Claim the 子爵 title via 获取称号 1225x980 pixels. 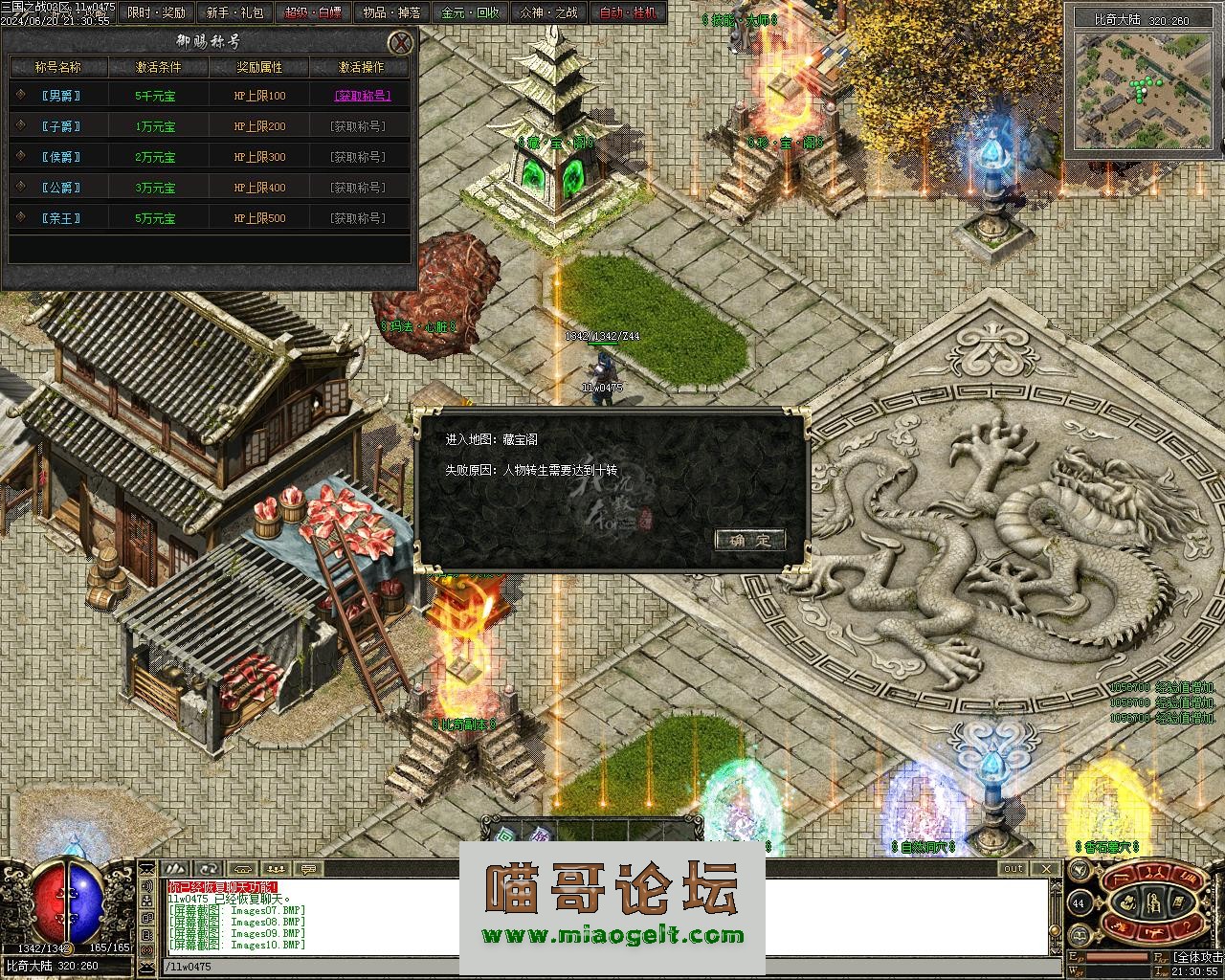tap(358, 126)
